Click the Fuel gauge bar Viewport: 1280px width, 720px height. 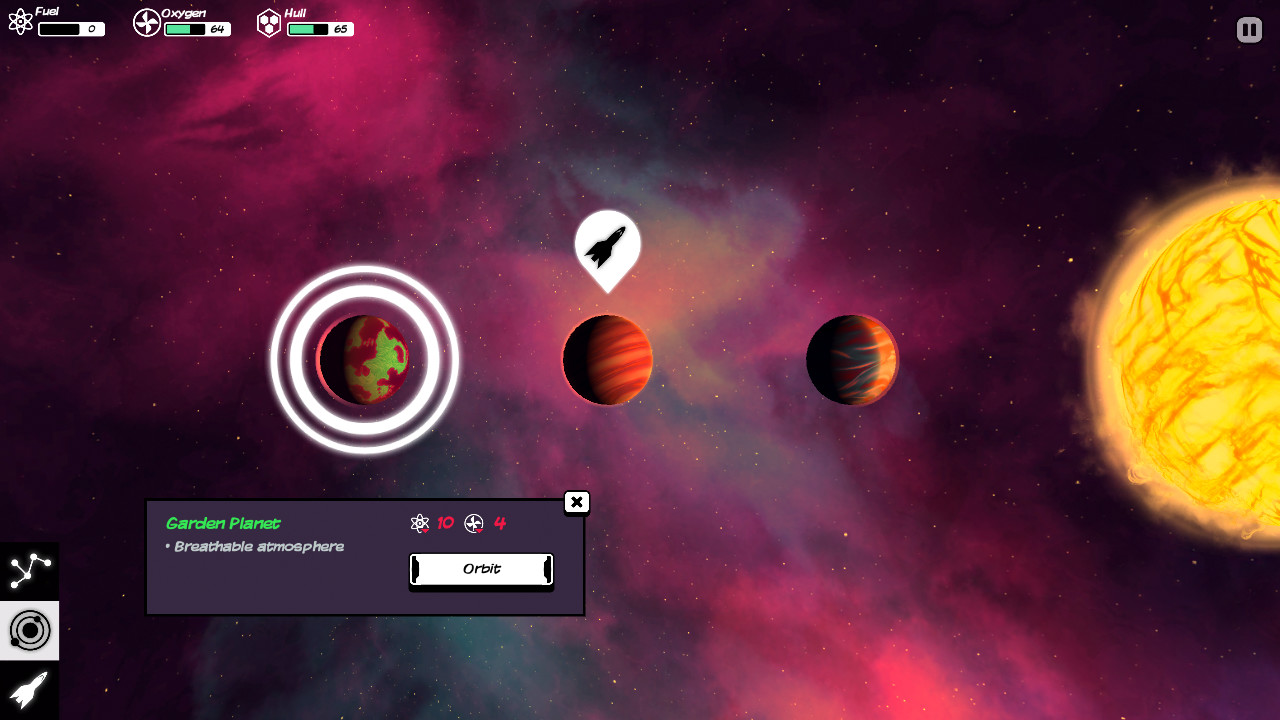click(x=70, y=29)
